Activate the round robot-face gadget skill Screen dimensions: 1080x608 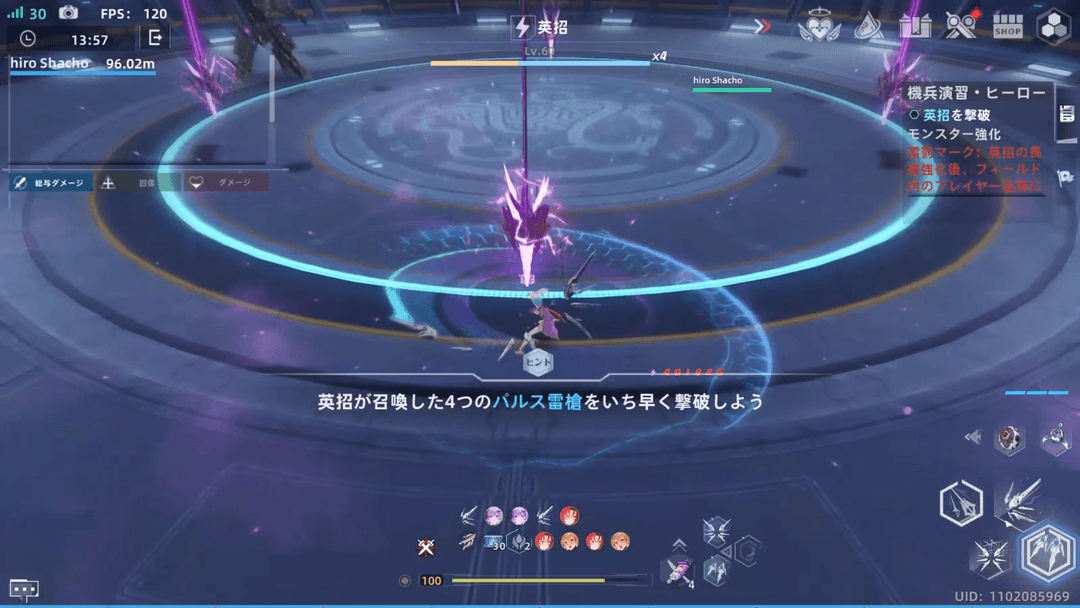(x=1009, y=438)
